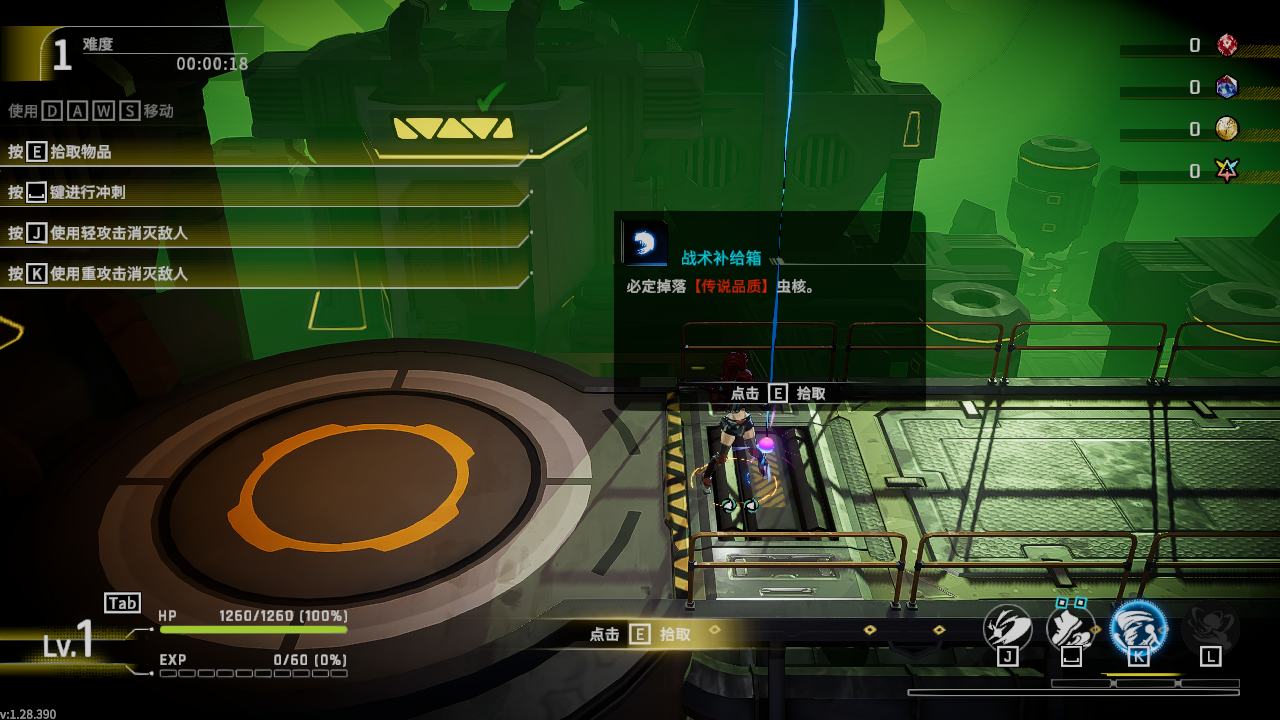The height and width of the screenshot is (720, 1280).
Task: Trigger the boot-shaped dash skill icon
Action: (1070, 627)
